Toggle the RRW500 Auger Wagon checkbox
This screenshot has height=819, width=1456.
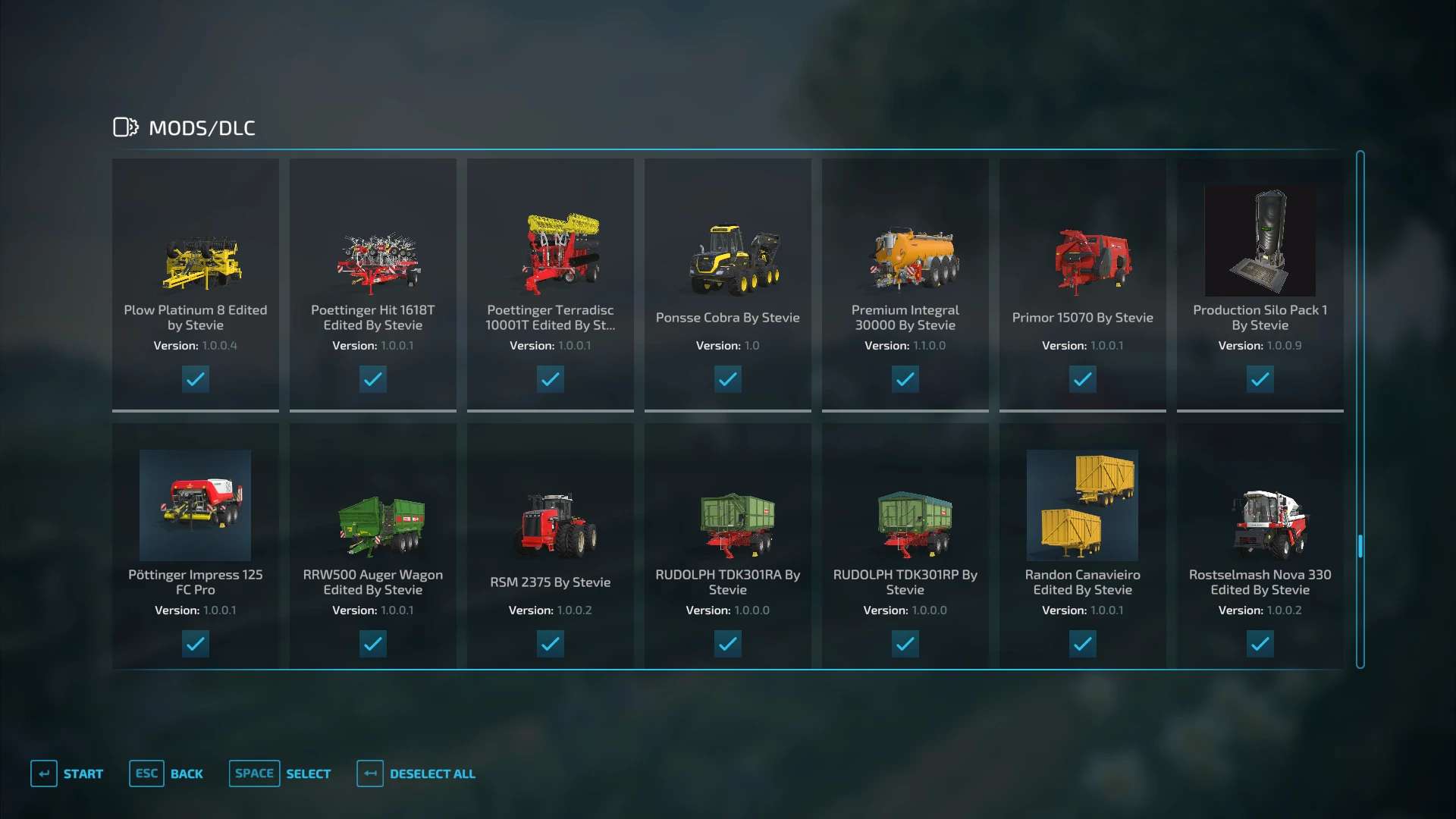tap(373, 644)
